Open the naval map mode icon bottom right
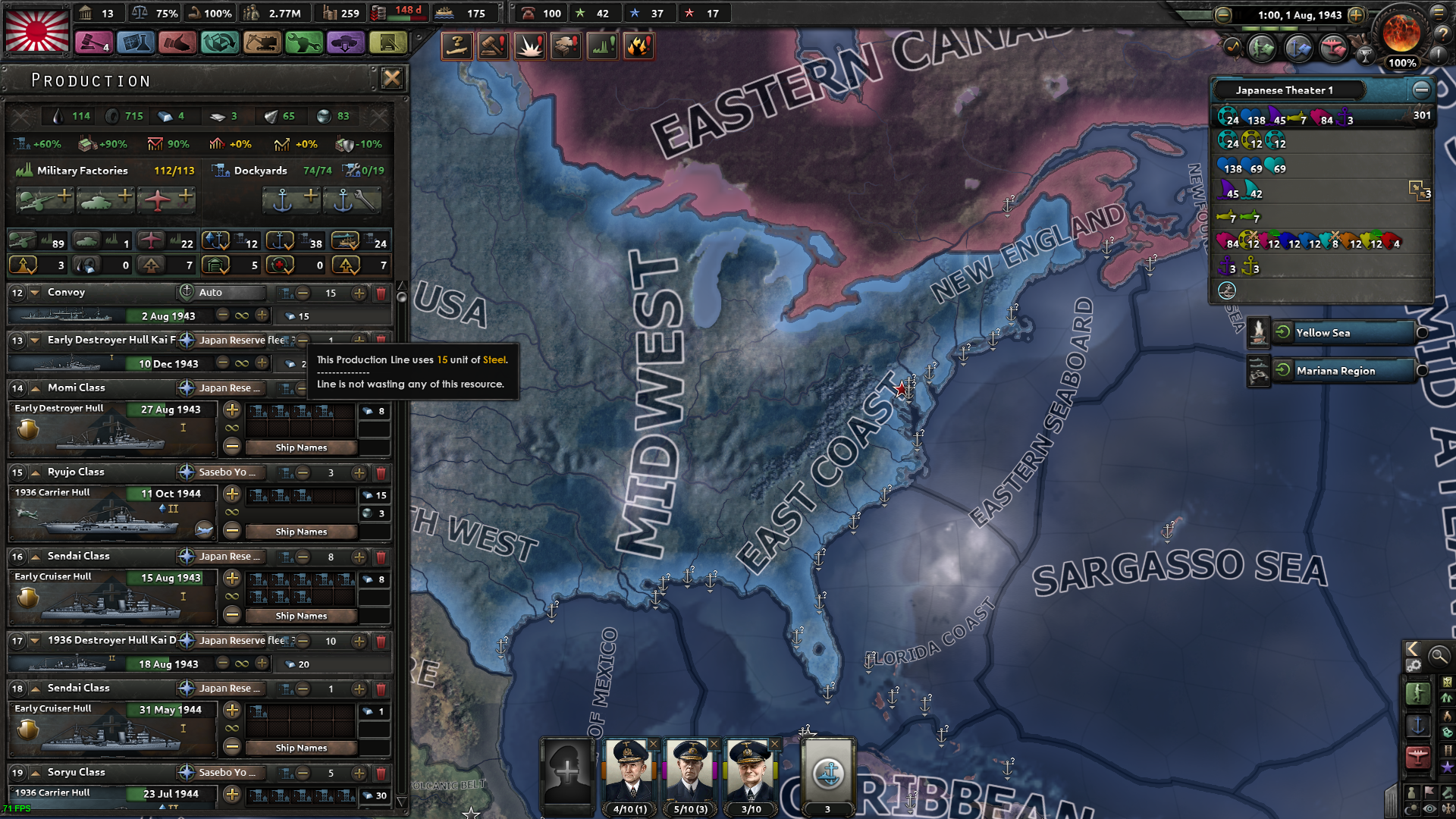This screenshot has height=819, width=1456. pyautogui.click(x=1417, y=726)
